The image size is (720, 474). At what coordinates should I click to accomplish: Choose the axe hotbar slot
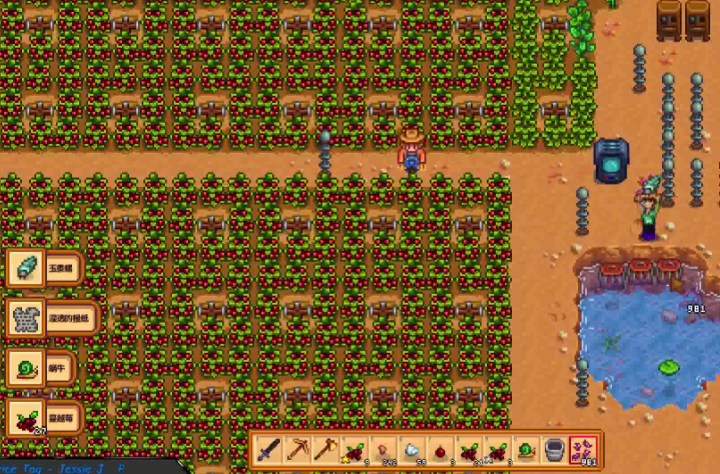(325, 449)
